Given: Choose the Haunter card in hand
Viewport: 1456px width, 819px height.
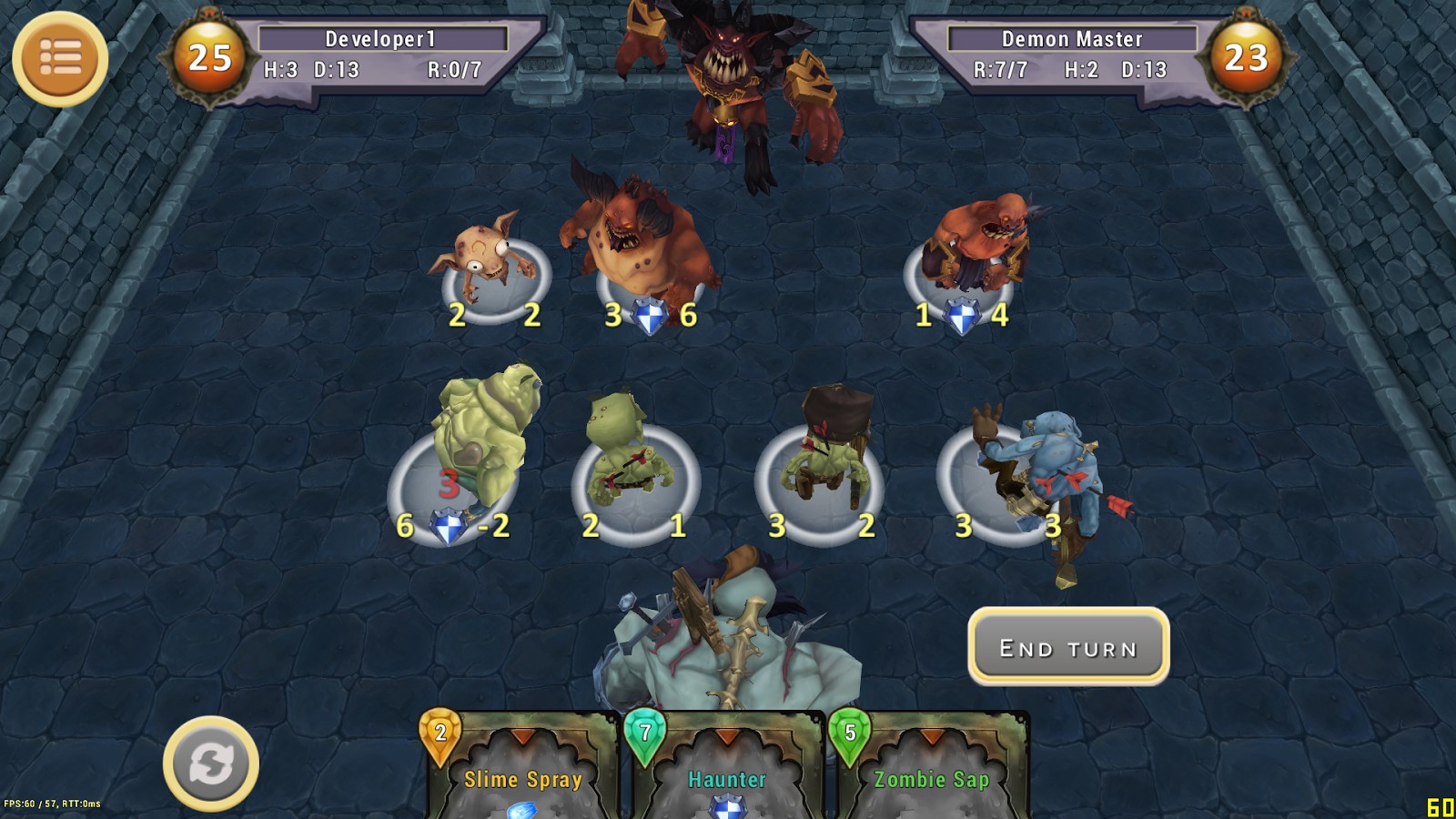Looking at the screenshot, I should click(726, 769).
